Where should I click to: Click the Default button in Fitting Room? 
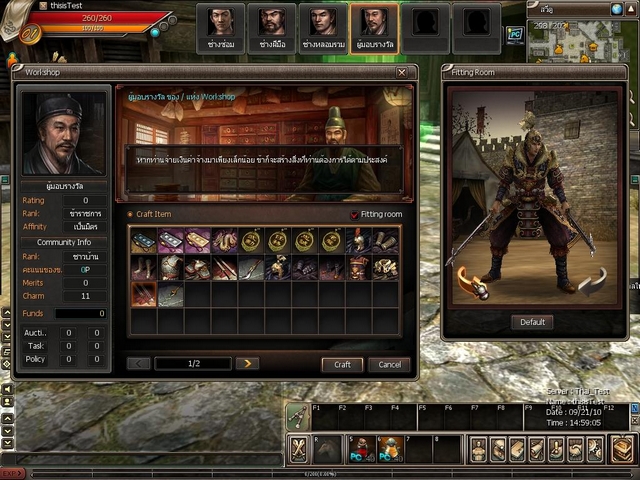[x=533, y=322]
